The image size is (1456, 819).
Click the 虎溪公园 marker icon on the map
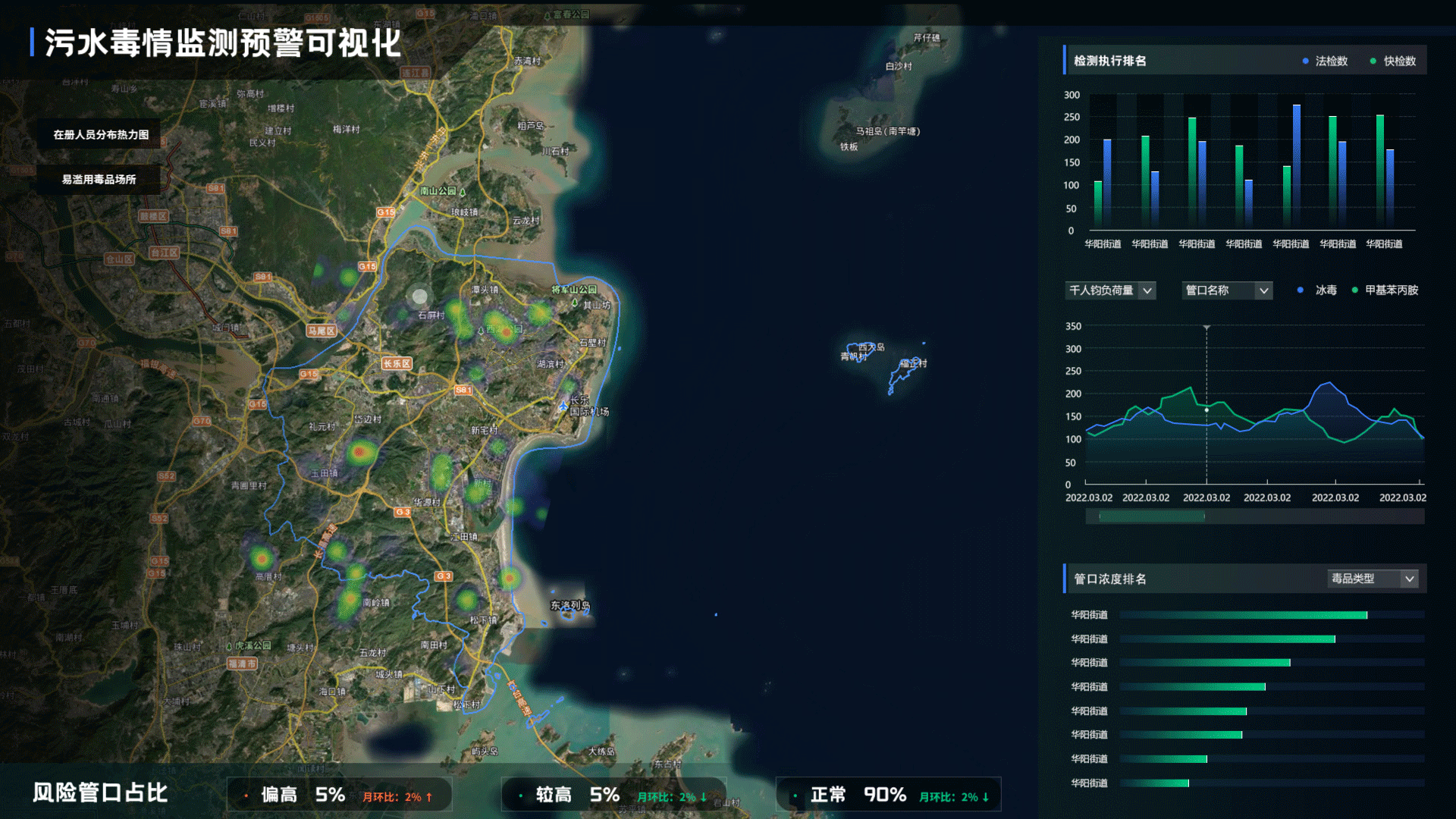(229, 647)
